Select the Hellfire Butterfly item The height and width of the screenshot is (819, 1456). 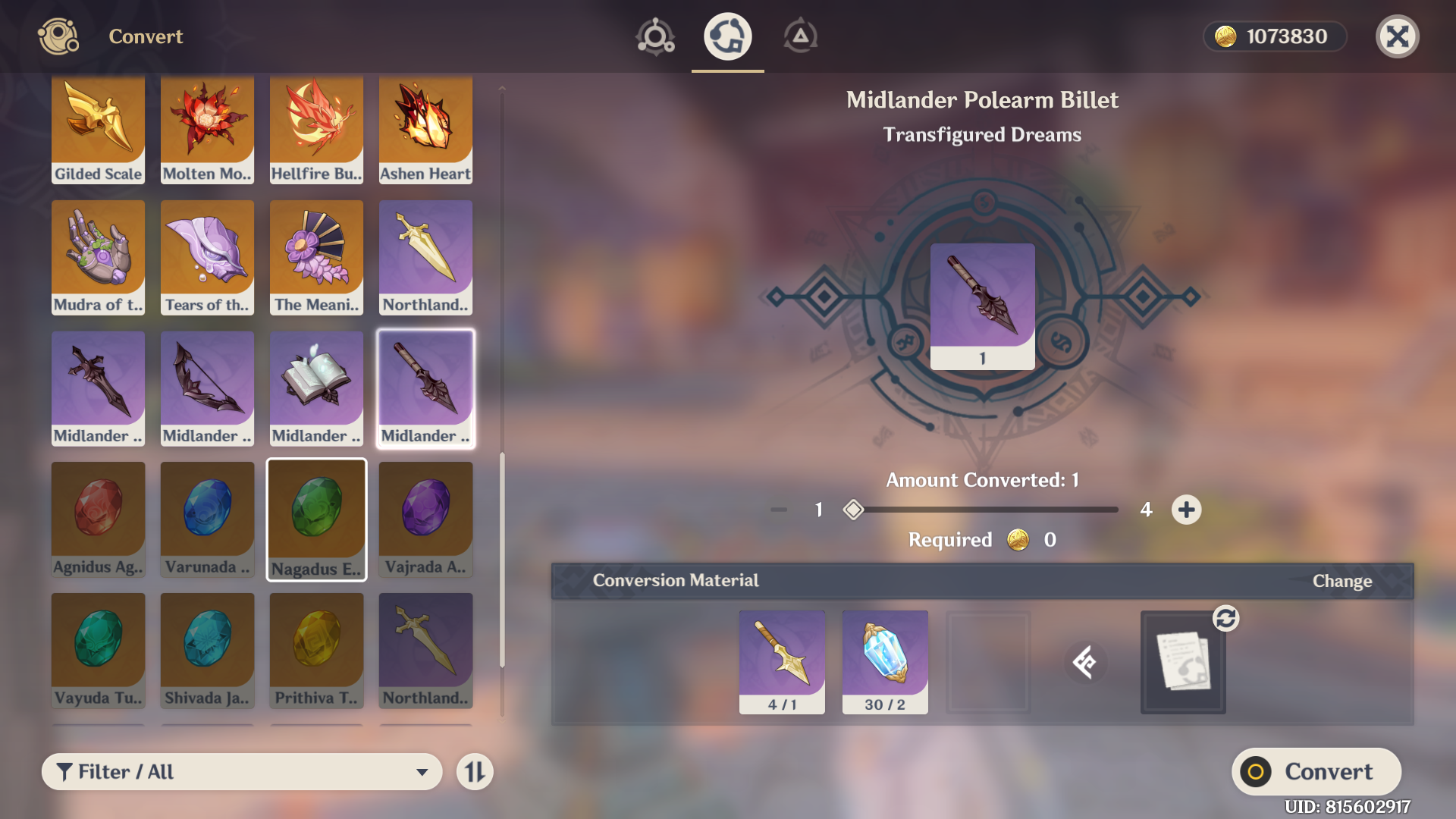click(x=316, y=129)
